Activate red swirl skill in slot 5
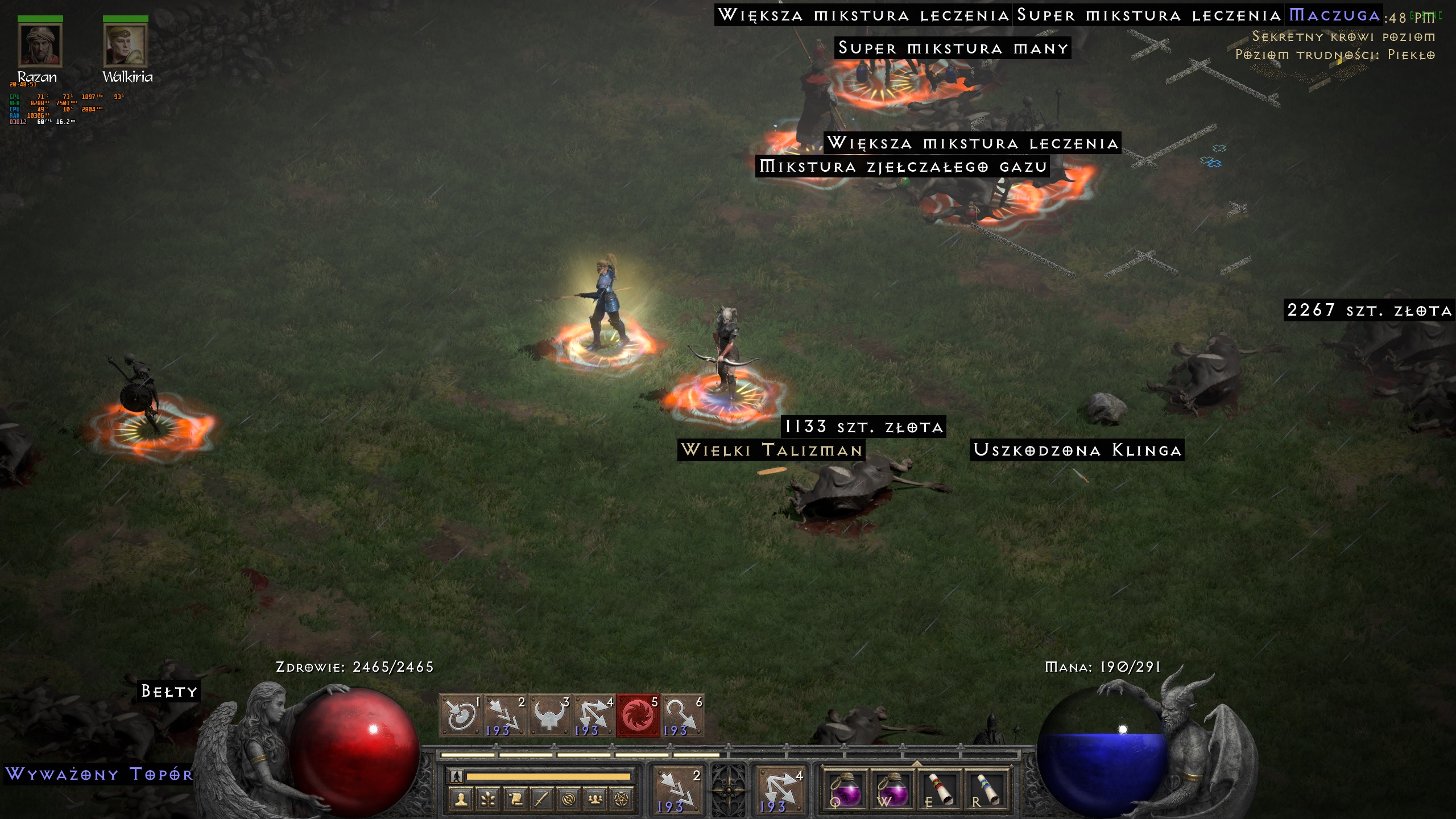The width and height of the screenshot is (1456, 819). click(638, 715)
